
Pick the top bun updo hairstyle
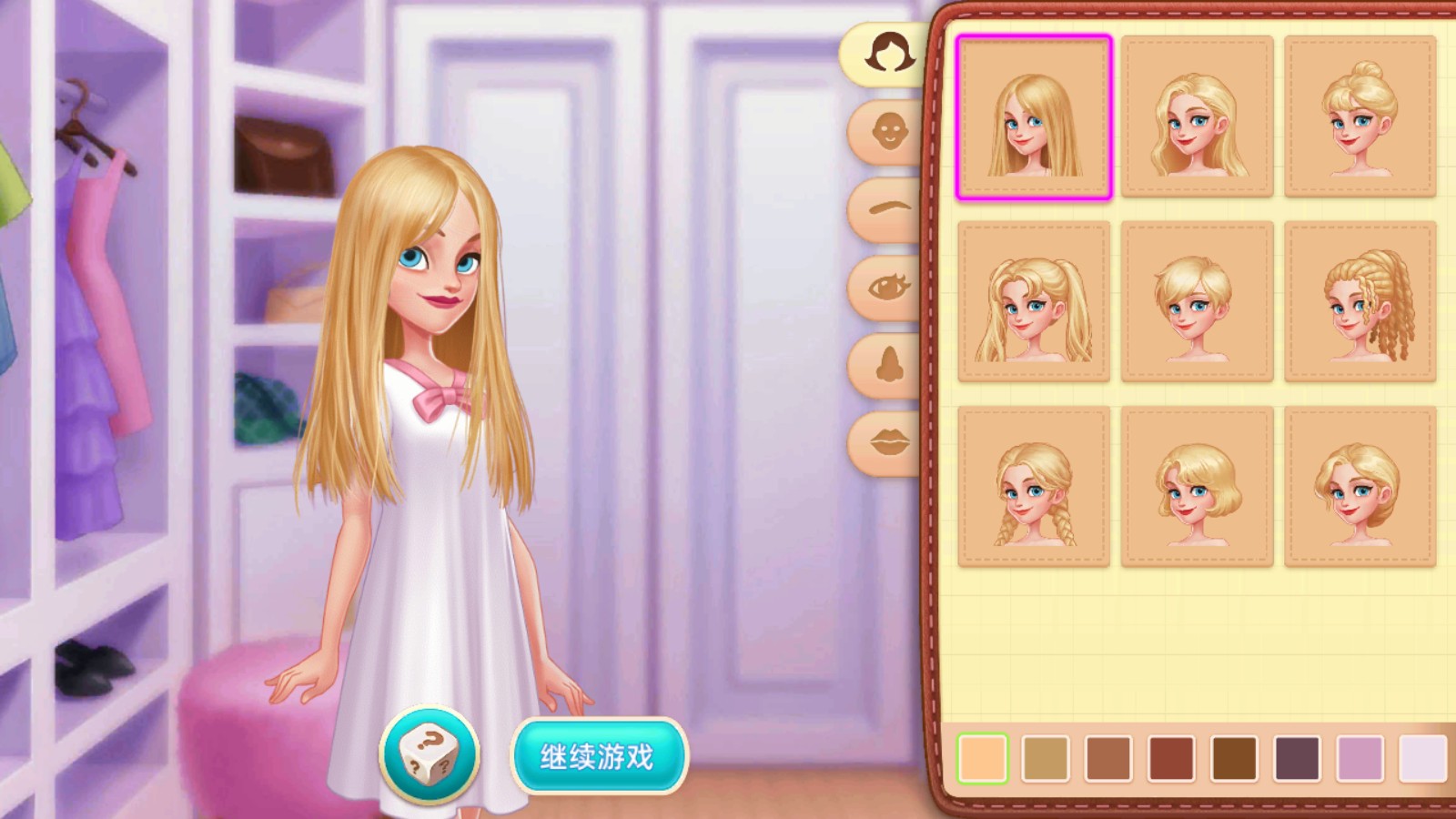click(1360, 116)
